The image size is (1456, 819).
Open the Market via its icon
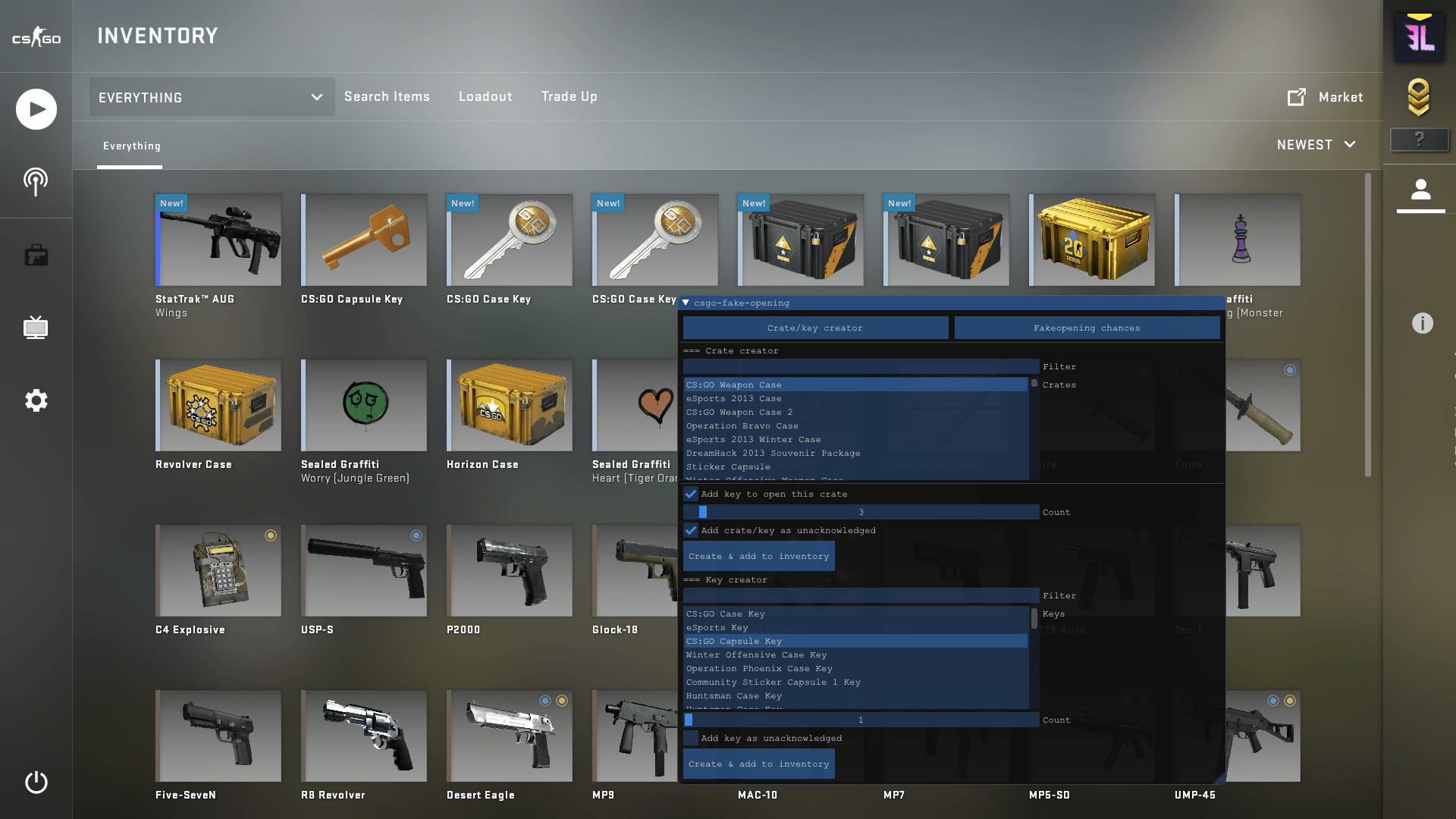(1297, 97)
